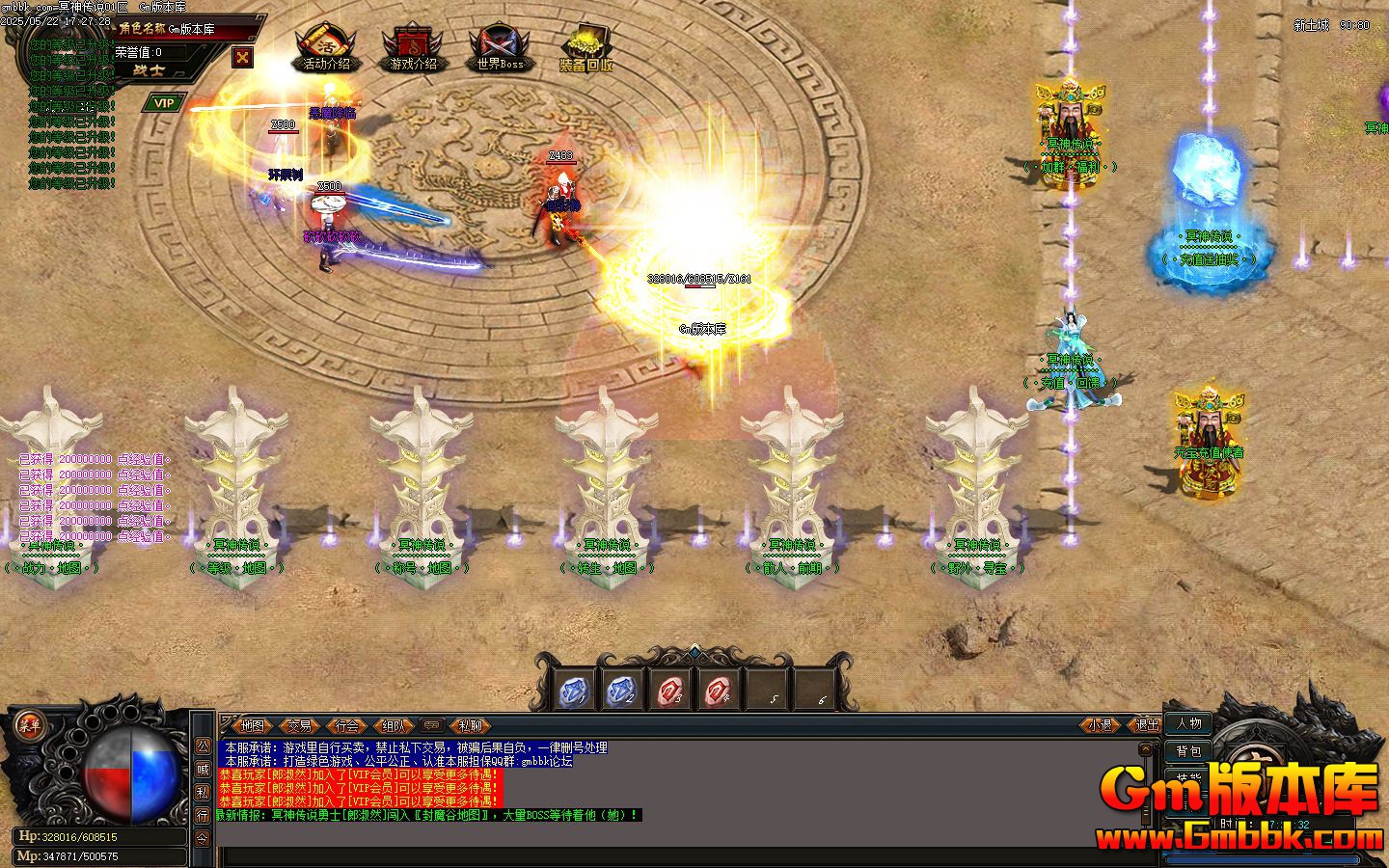Select the skill in hotbar slot 1
The width and height of the screenshot is (1389, 868).
[573, 689]
